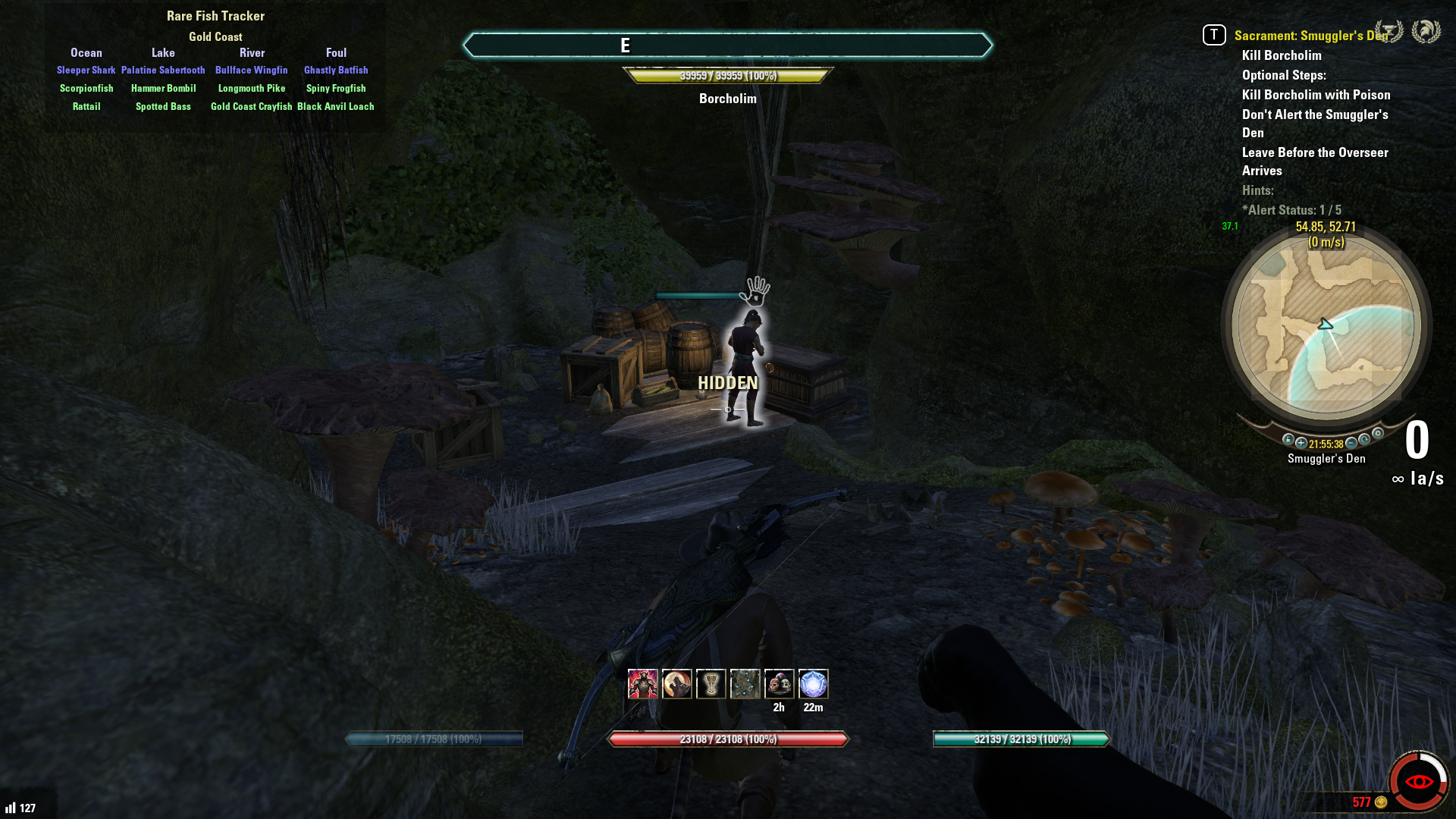Screen dimensions: 1456x819
Task: Select the constellation stone buff icon
Action: [745, 684]
